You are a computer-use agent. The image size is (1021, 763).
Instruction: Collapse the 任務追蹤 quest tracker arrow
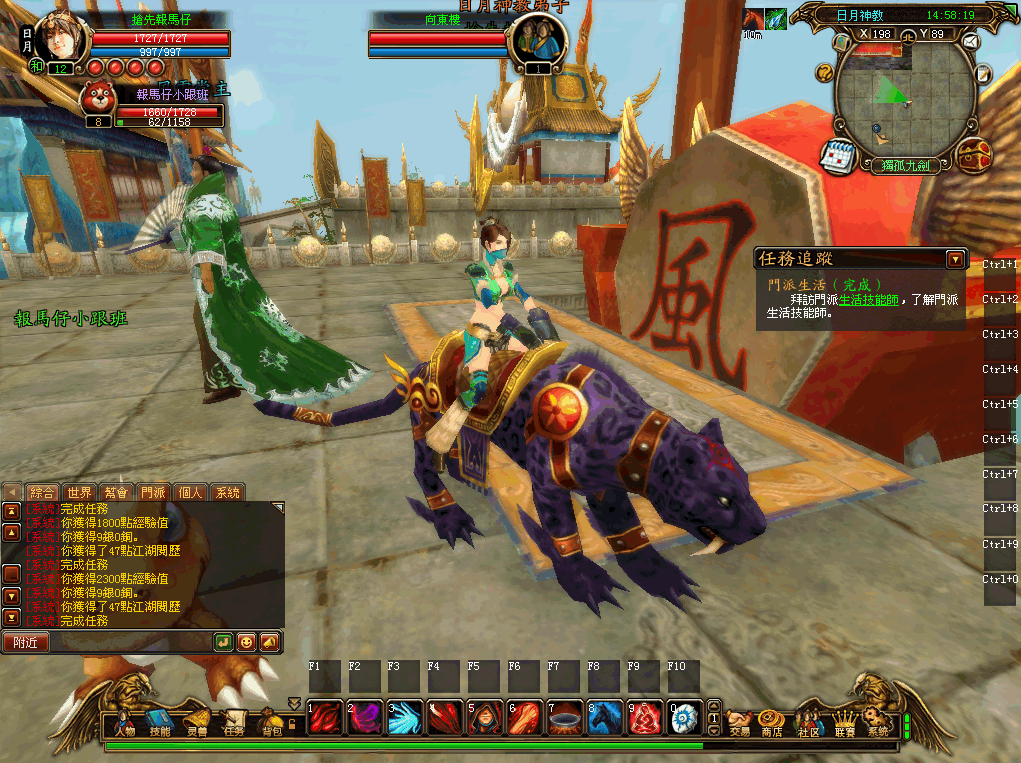[955, 260]
